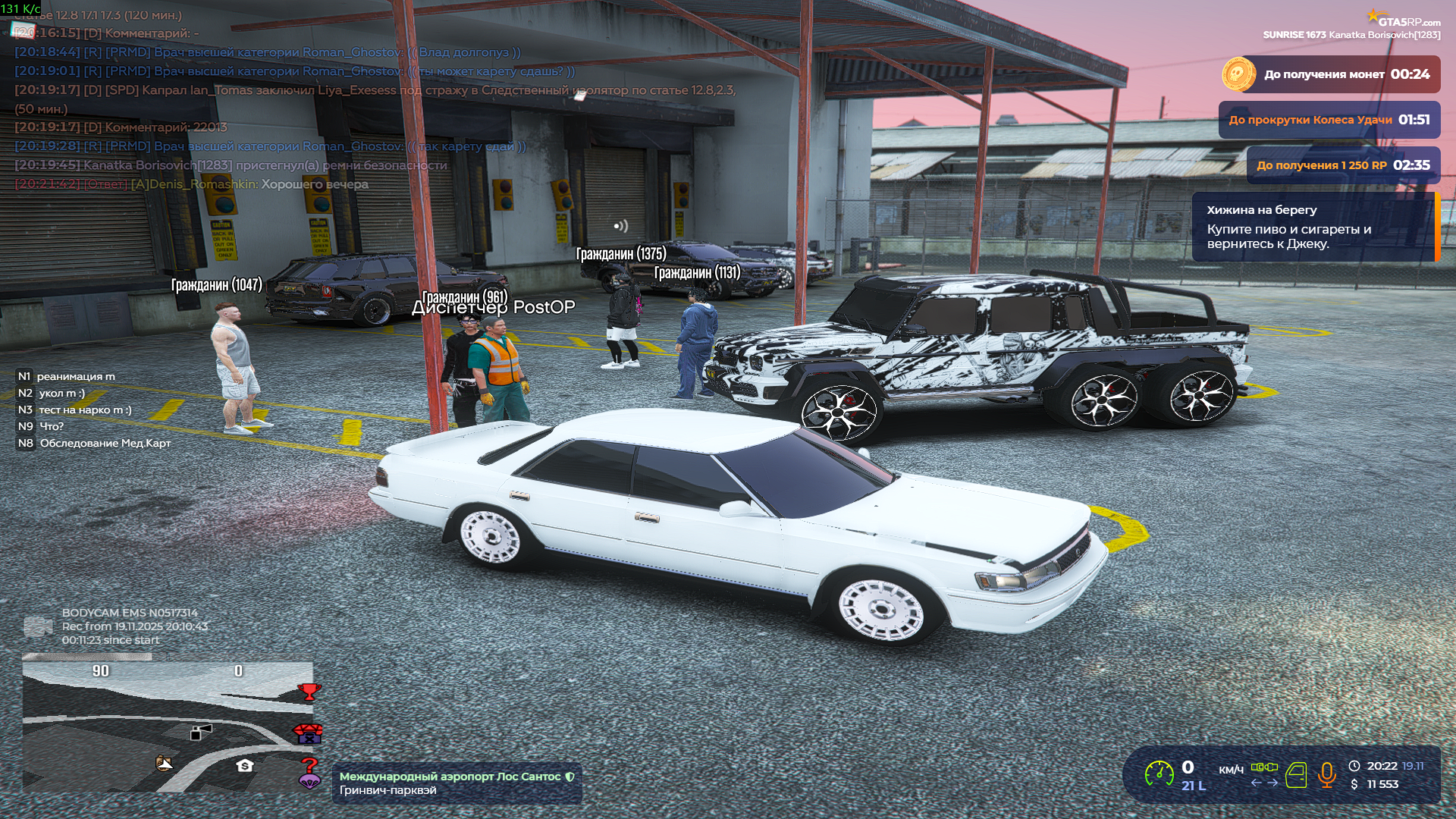The height and width of the screenshot is (819, 1456).
Task: Click the red trophy marker on minimap
Action: coord(309,691)
